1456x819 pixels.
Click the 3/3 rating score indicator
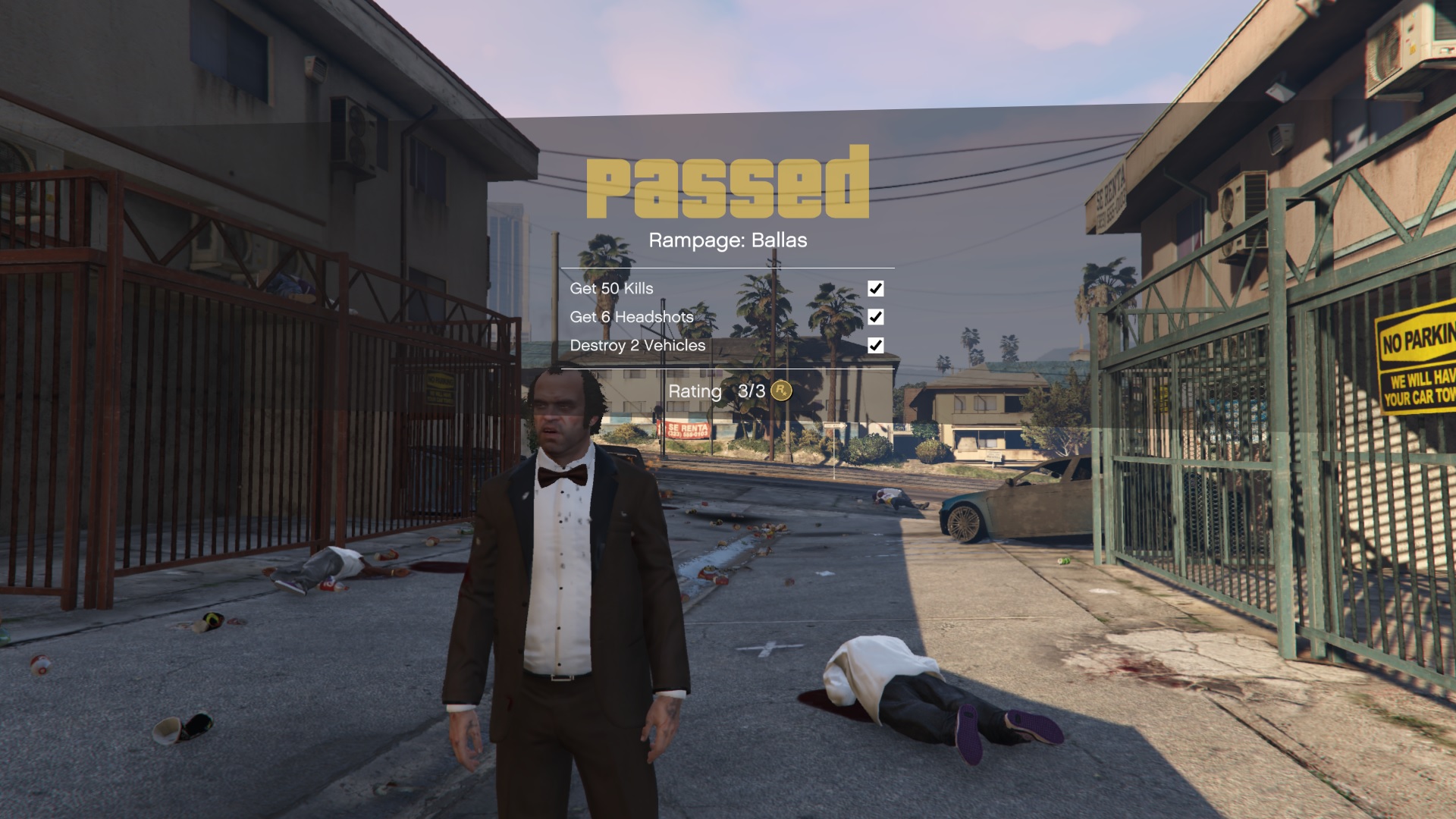[x=752, y=392]
